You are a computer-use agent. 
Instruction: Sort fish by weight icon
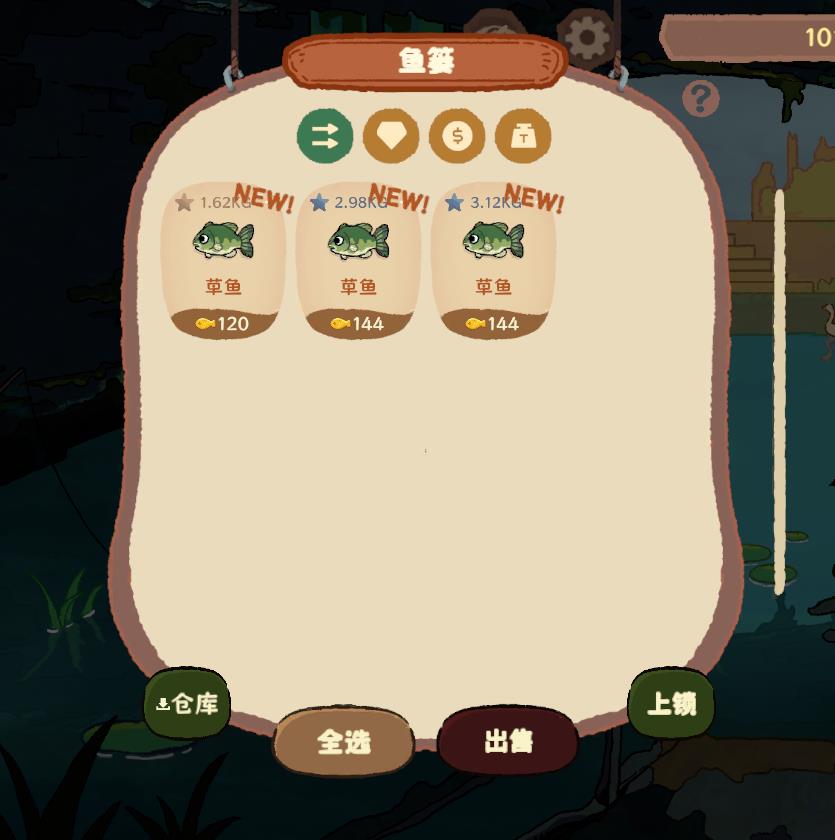[523, 136]
